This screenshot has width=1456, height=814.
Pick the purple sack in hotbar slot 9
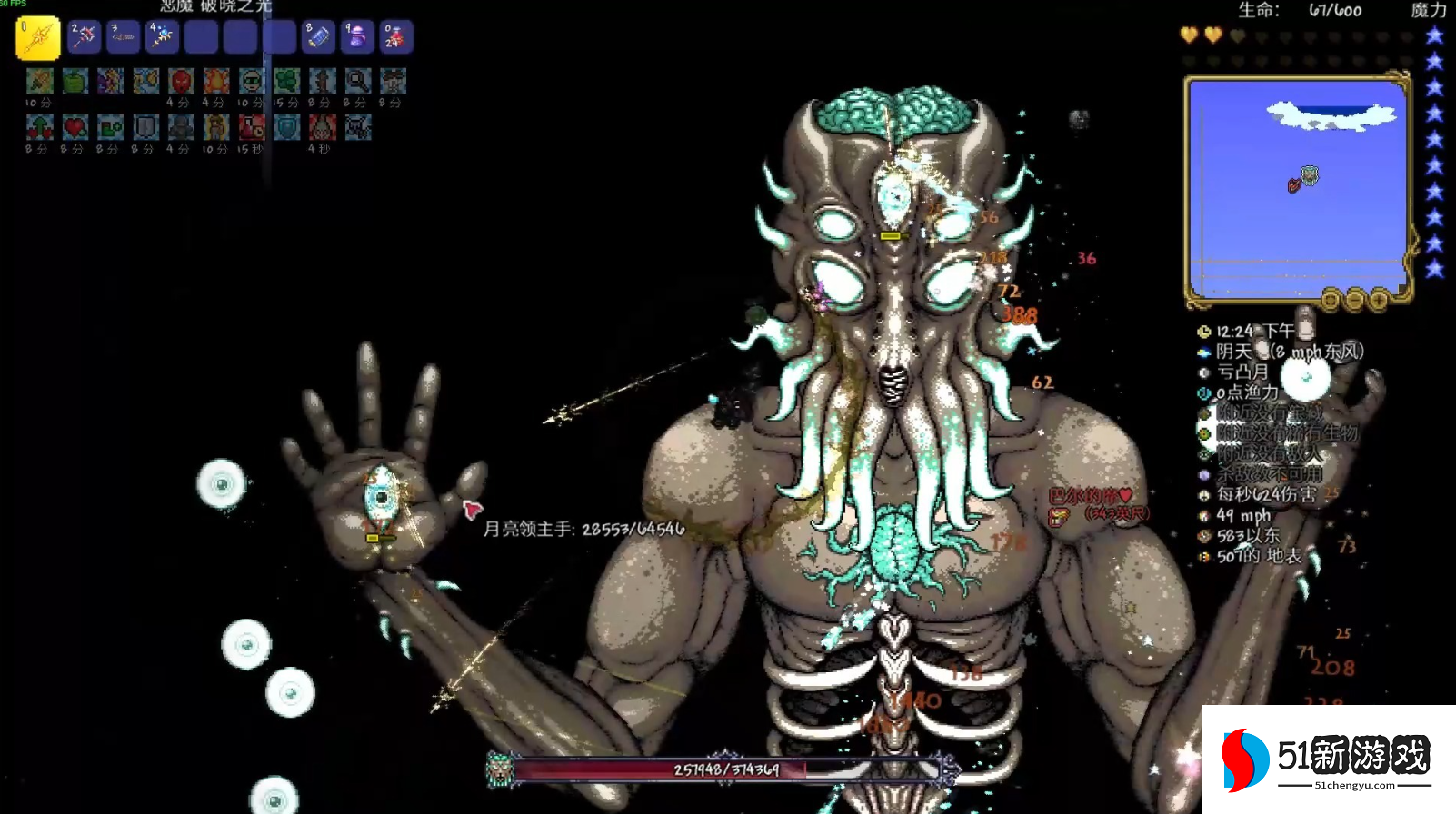point(357,37)
